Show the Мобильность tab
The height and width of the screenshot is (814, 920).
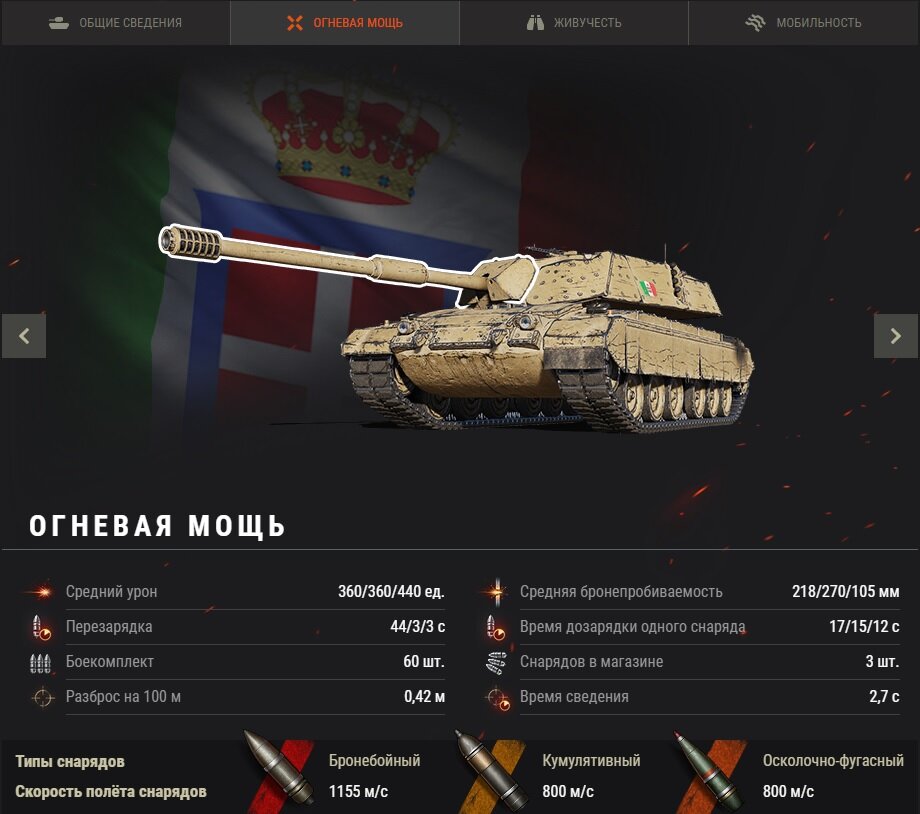[x=804, y=23]
